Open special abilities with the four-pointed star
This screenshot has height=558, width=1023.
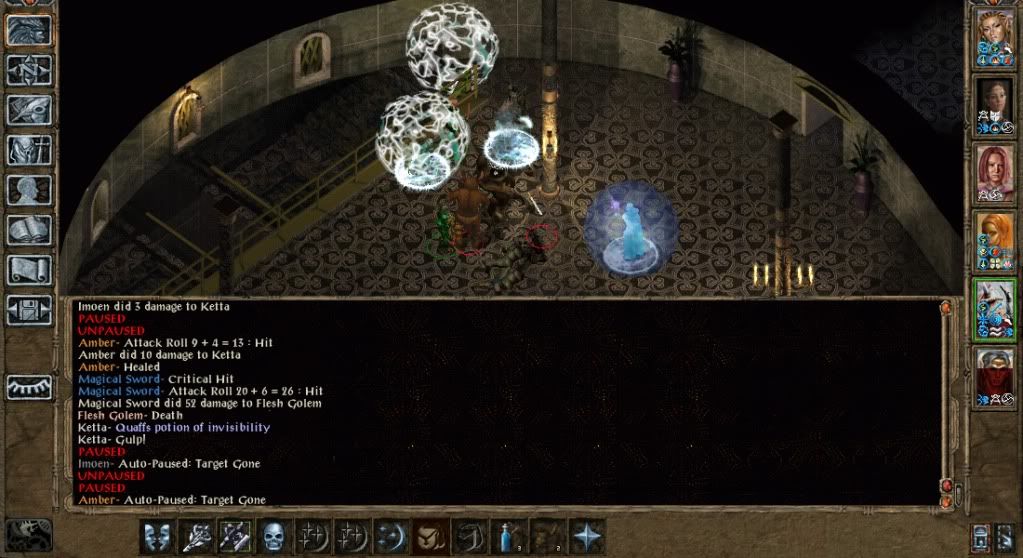click(x=586, y=536)
